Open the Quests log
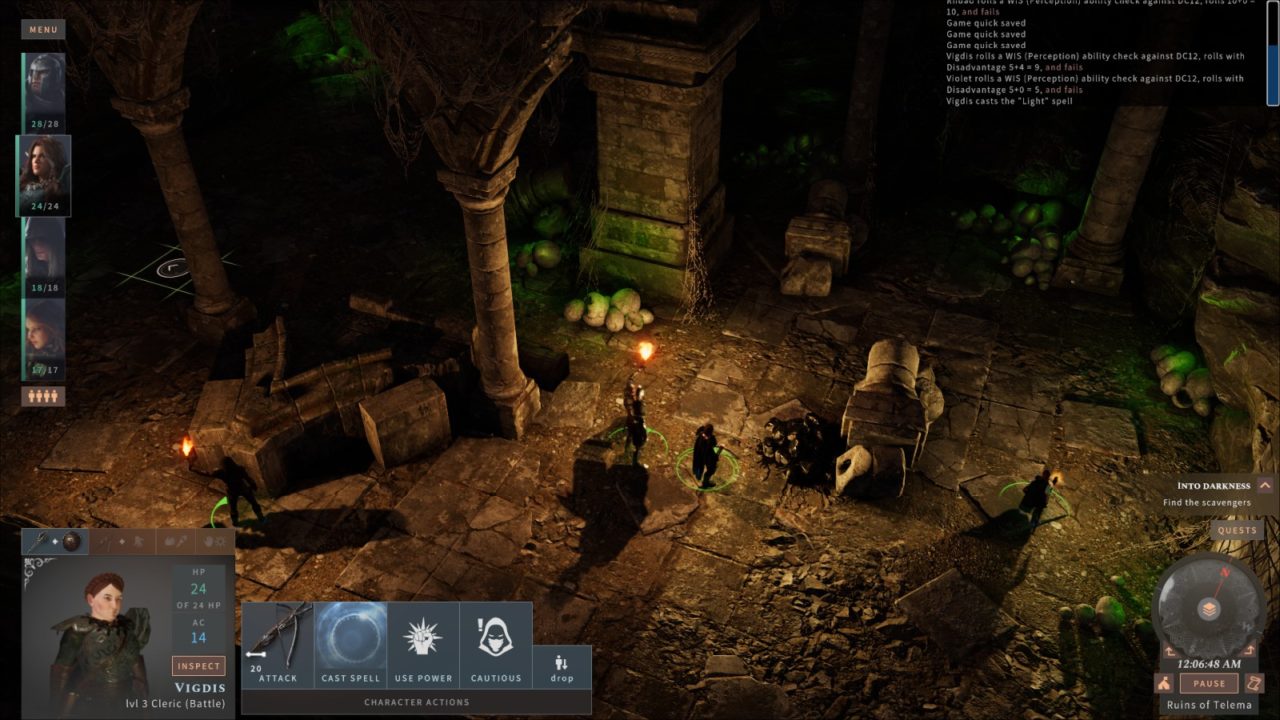The image size is (1280, 720). [x=1237, y=531]
